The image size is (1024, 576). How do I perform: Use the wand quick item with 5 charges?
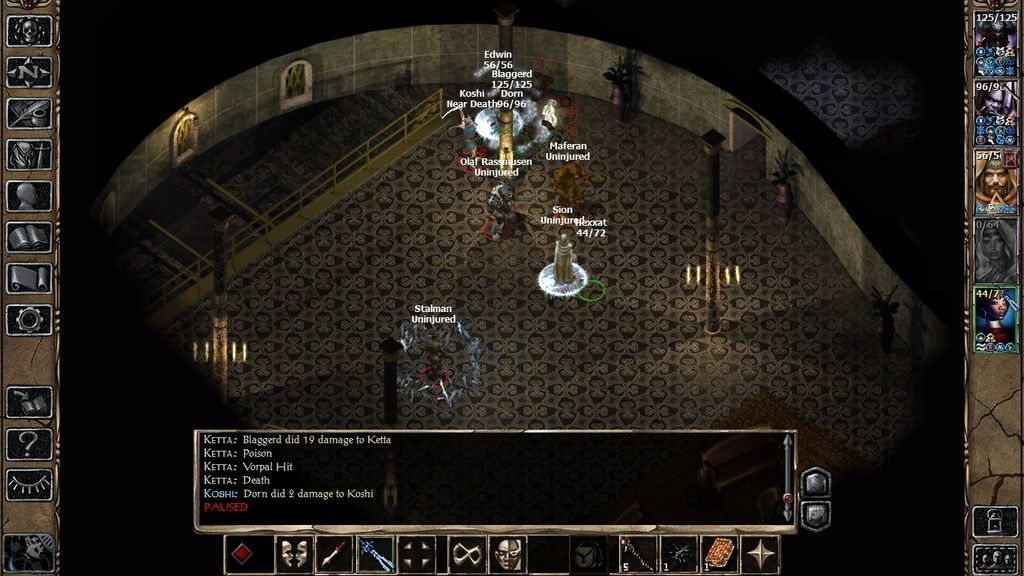tap(636, 554)
